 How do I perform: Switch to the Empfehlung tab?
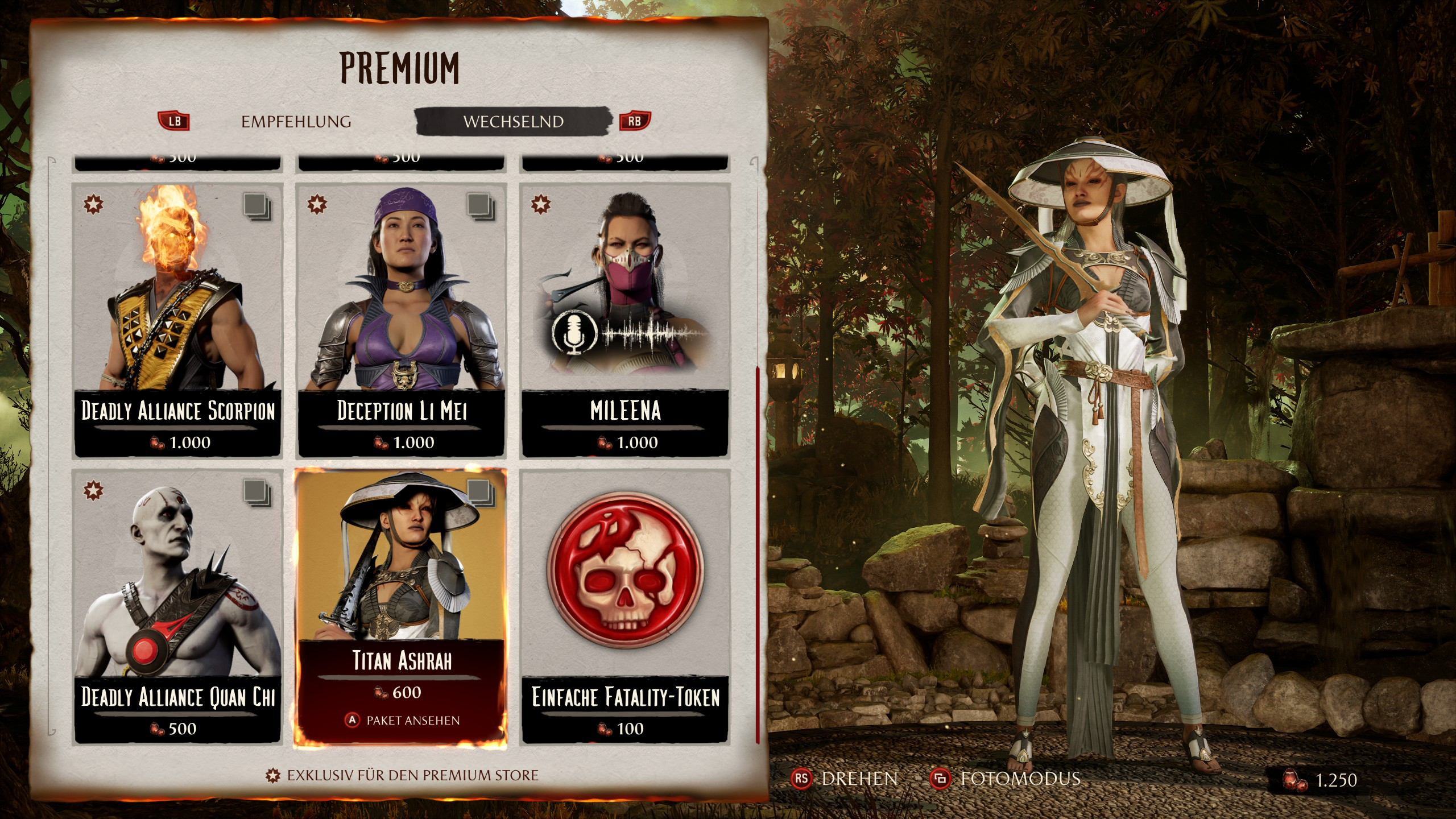(296, 122)
